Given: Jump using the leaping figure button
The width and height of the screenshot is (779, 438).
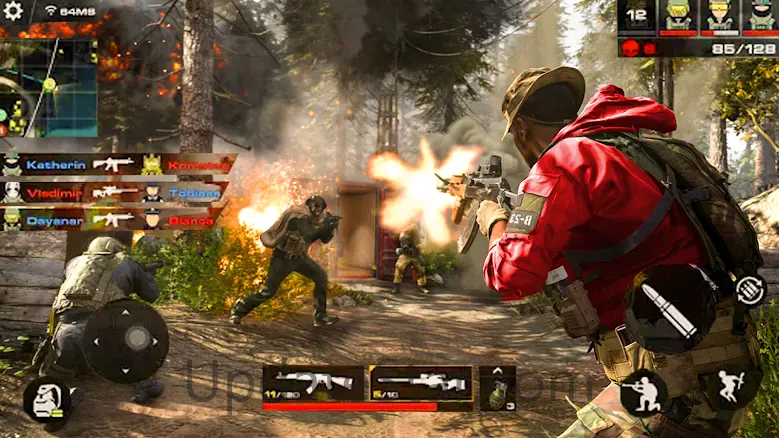Looking at the screenshot, I should click(732, 385).
